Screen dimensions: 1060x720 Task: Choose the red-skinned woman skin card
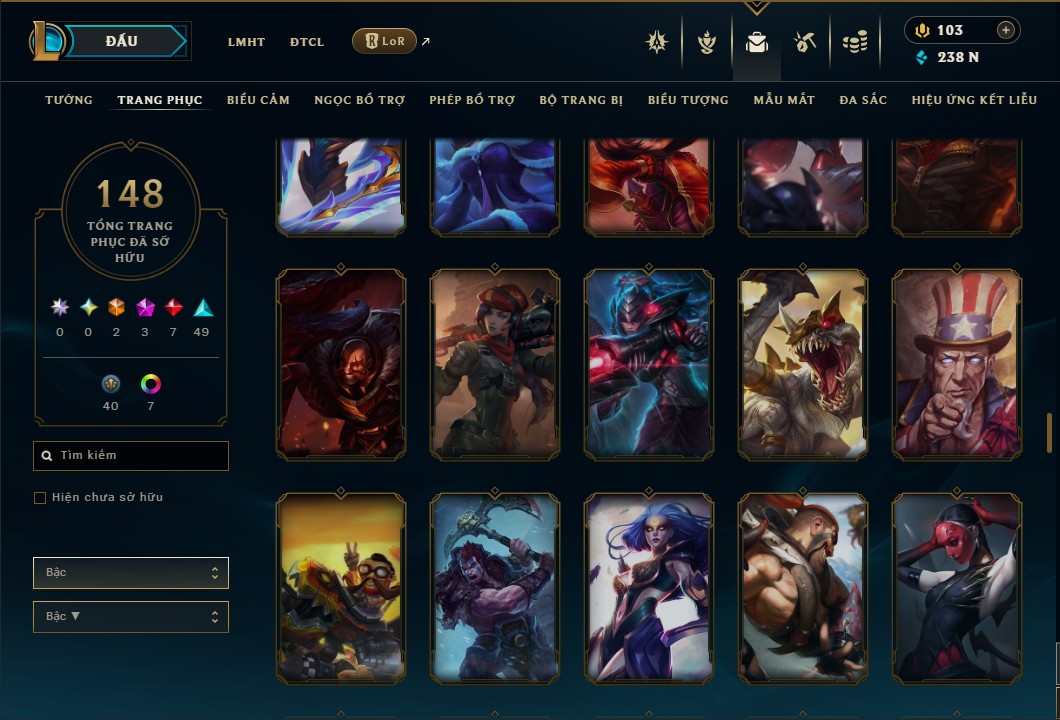tap(957, 588)
